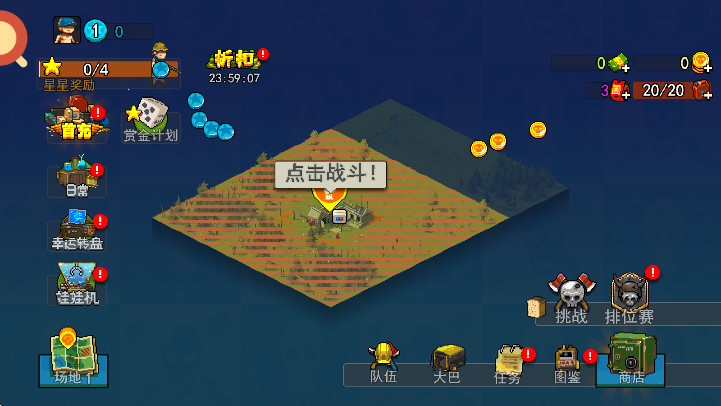Open the 图鉴 codex

(x=567, y=364)
